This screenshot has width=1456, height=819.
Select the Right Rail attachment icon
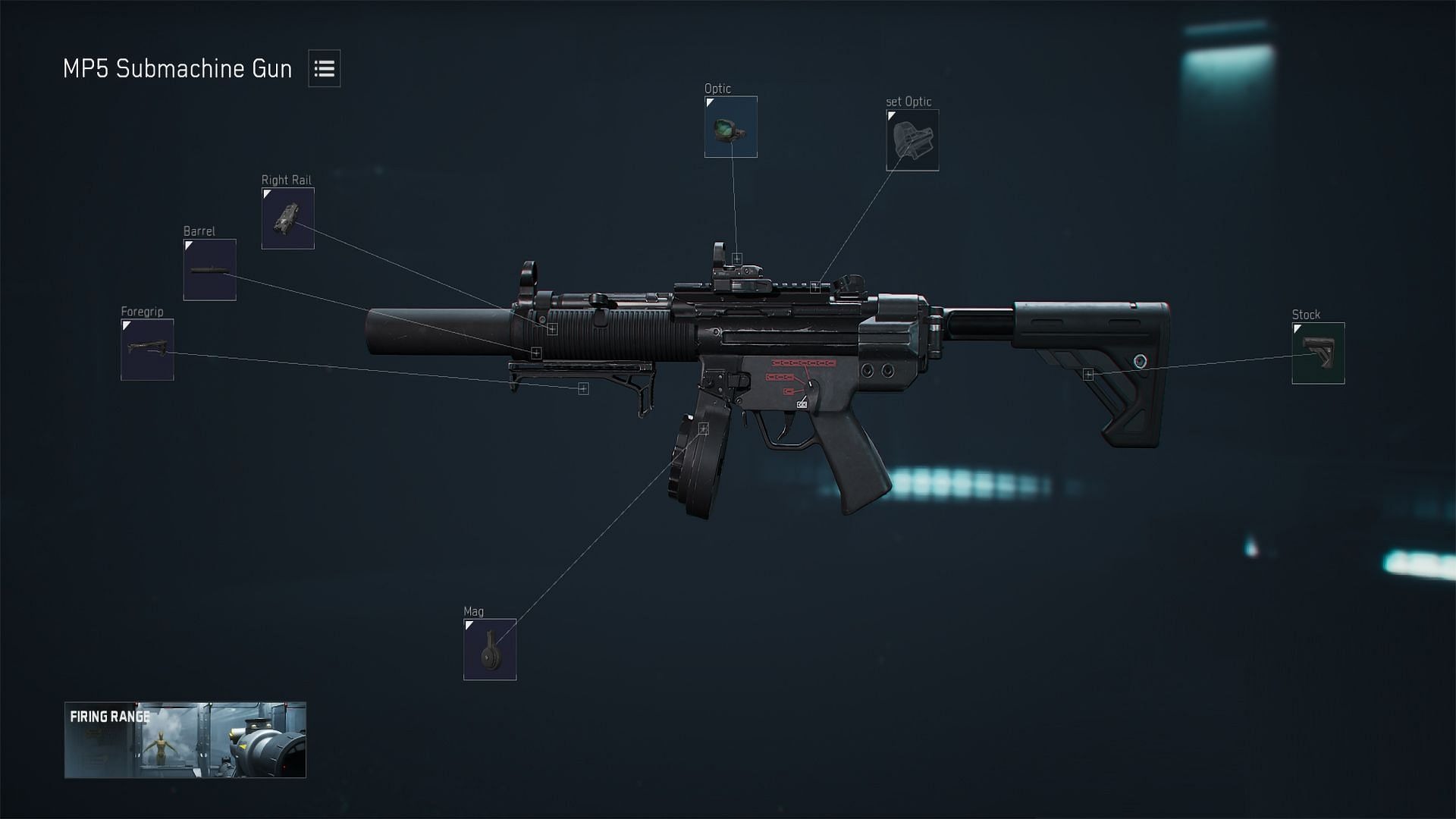coord(287,218)
